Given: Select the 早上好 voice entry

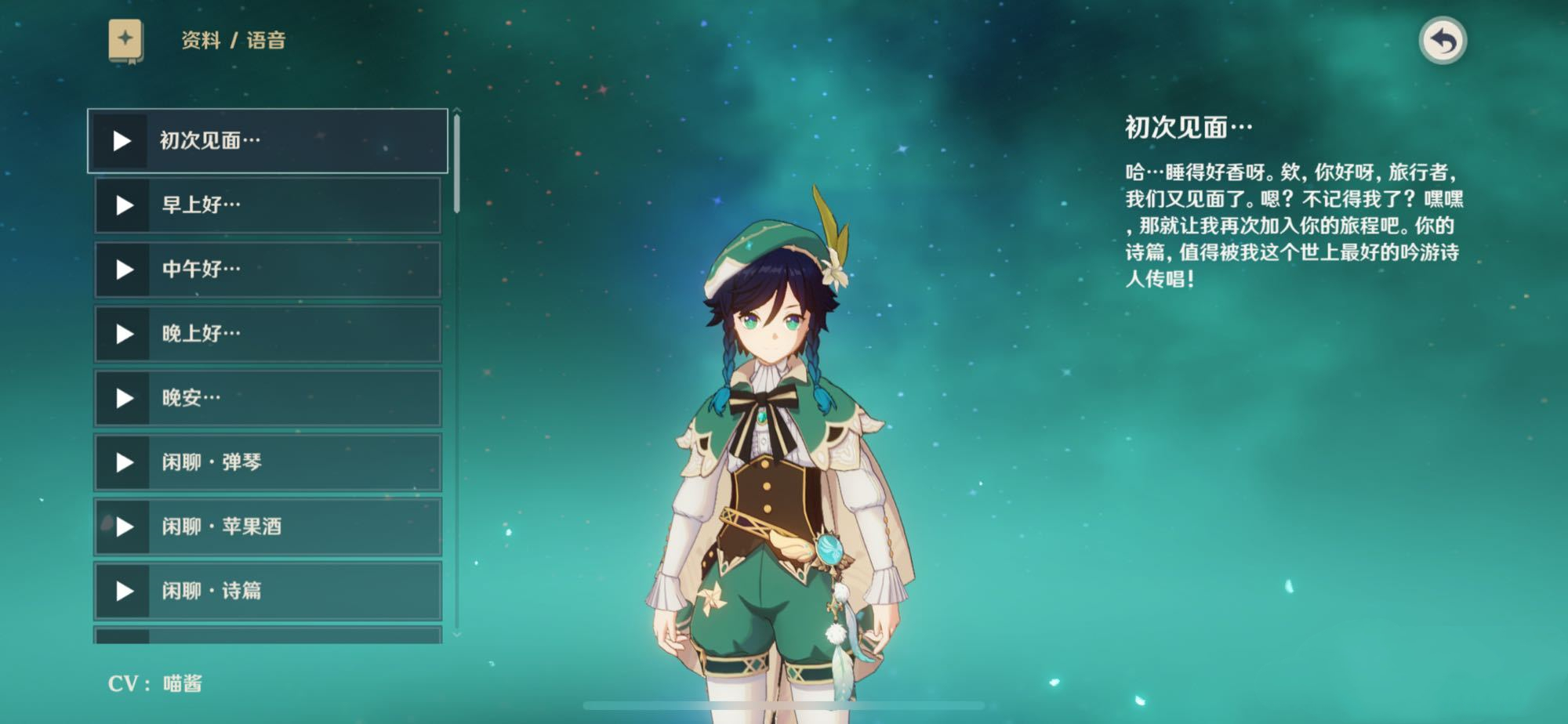Looking at the screenshot, I should [268, 205].
